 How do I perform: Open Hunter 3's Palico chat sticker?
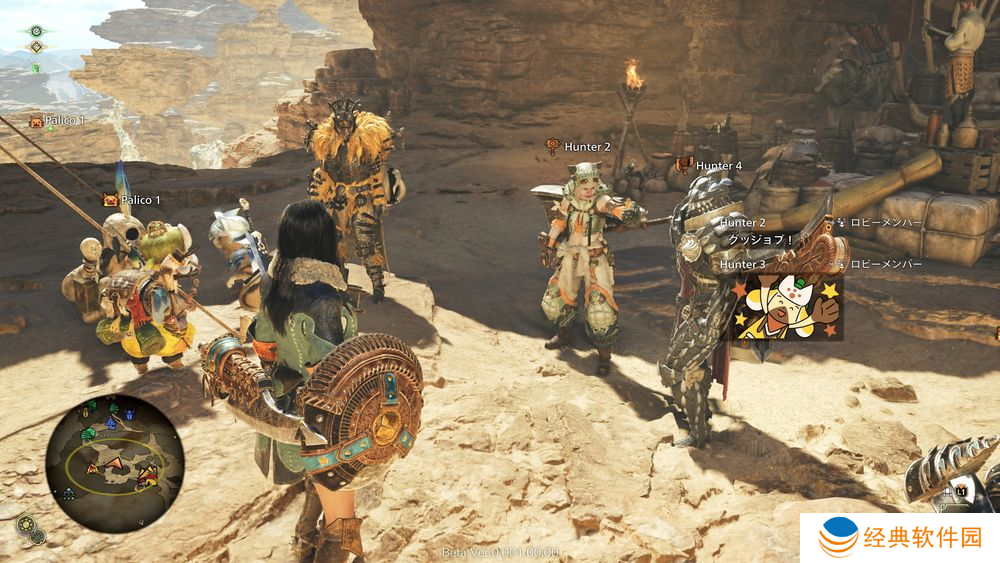click(x=786, y=306)
